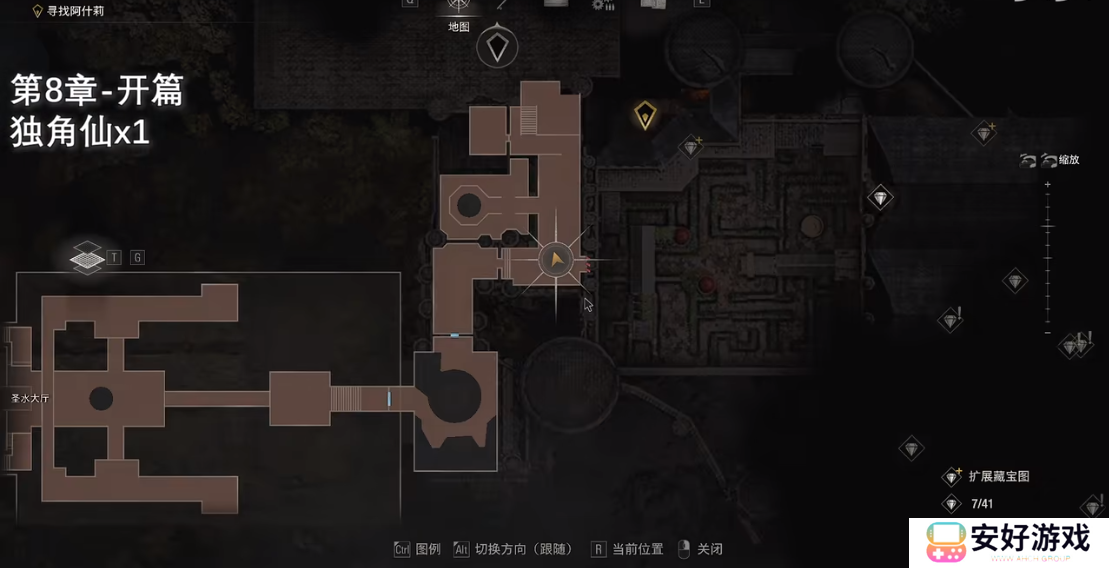The image size is (1109, 568).
Task: Select the yellow objective marker on the map
Action: [x=646, y=116]
